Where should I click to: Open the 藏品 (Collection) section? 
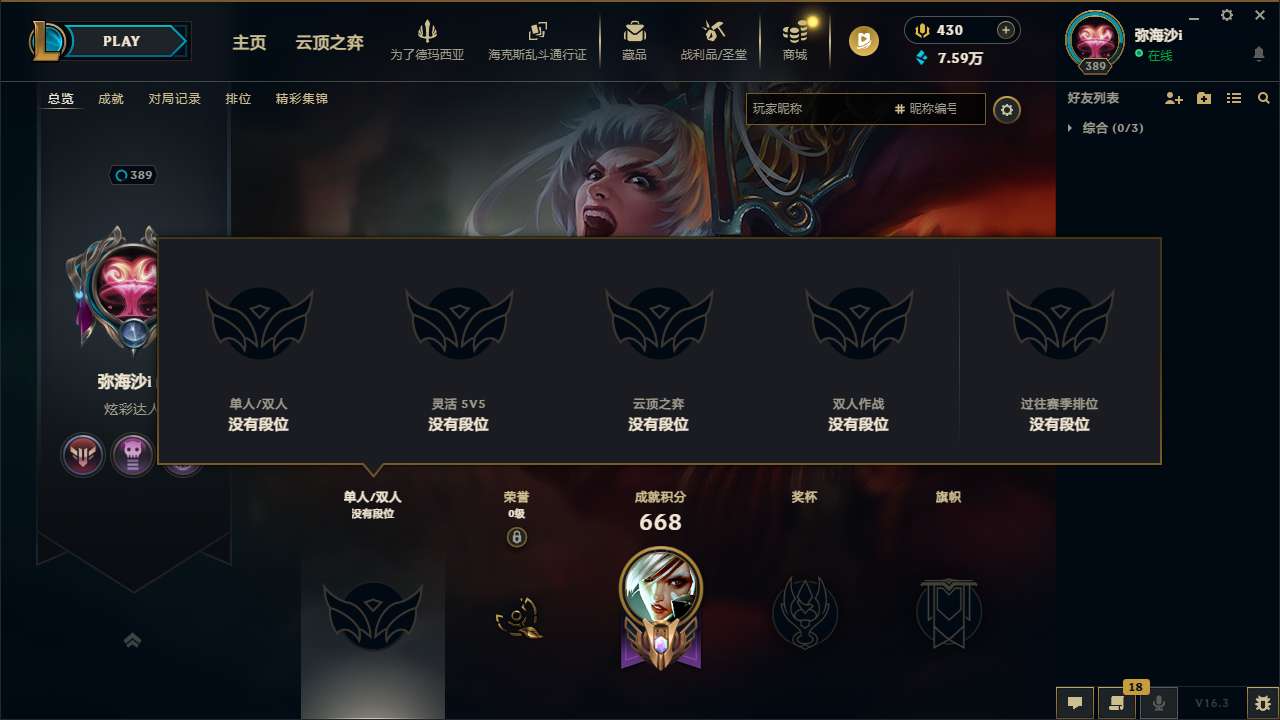click(634, 40)
